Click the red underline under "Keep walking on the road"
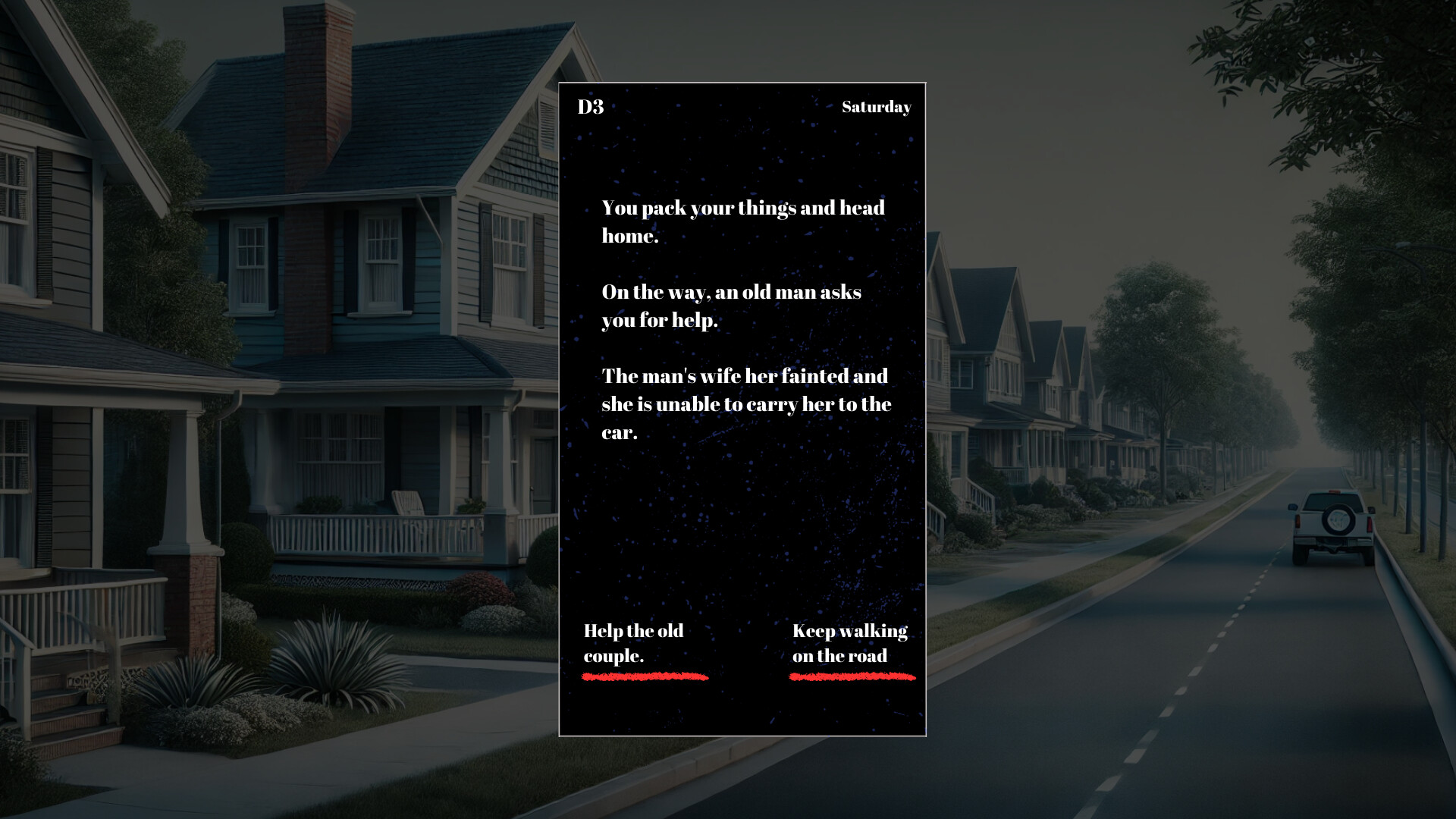The height and width of the screenshot is (819, 1456). click(851, 676)
